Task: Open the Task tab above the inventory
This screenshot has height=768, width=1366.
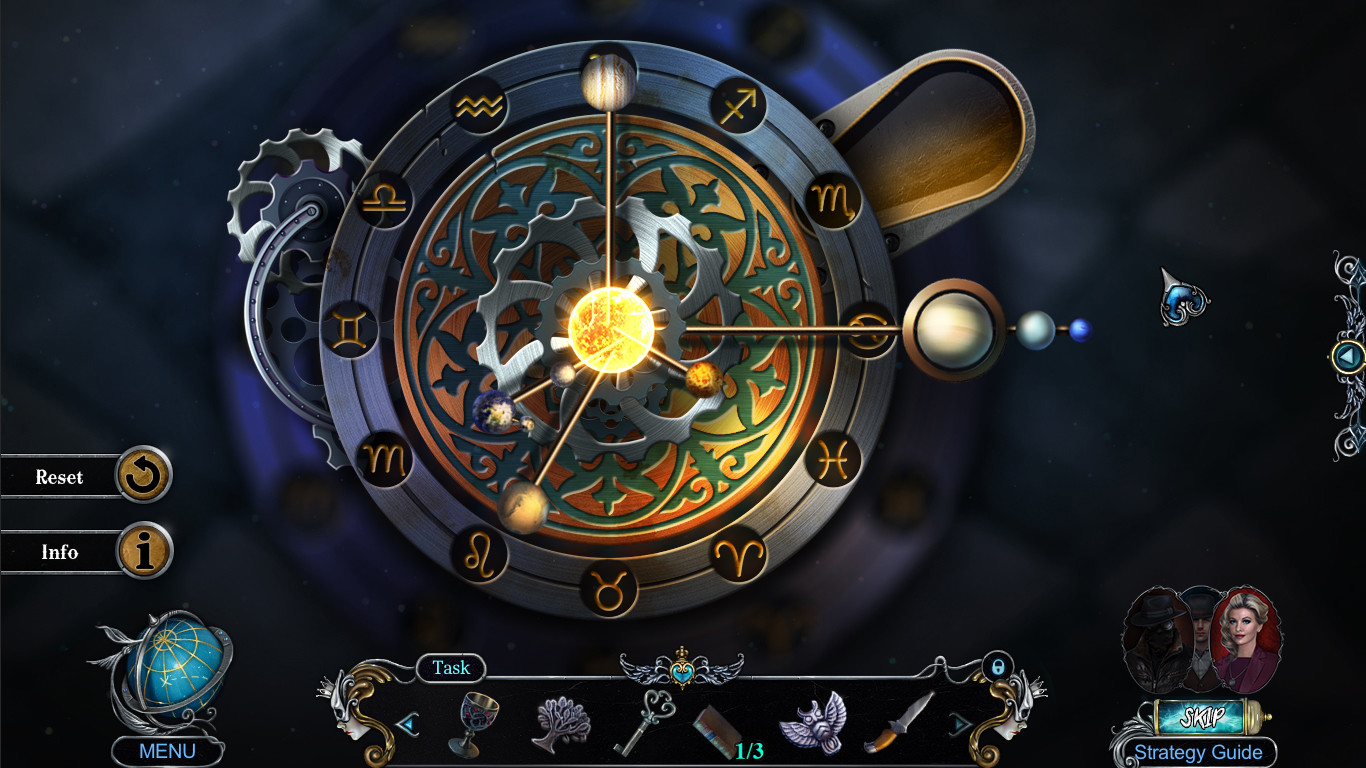Action: click(451, 668)
